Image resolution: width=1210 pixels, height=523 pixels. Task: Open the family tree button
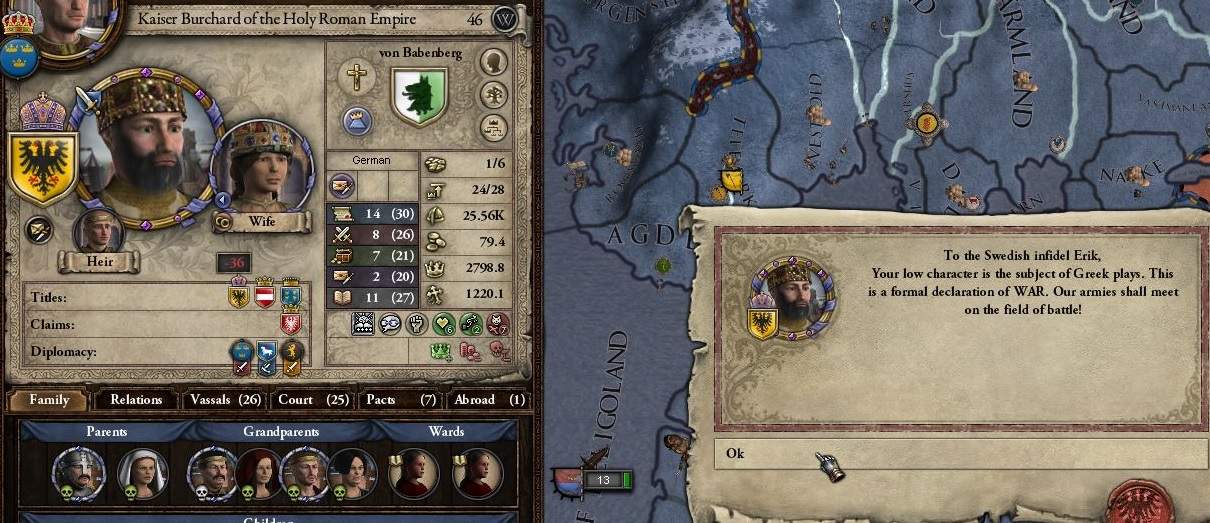coord(493,95)
